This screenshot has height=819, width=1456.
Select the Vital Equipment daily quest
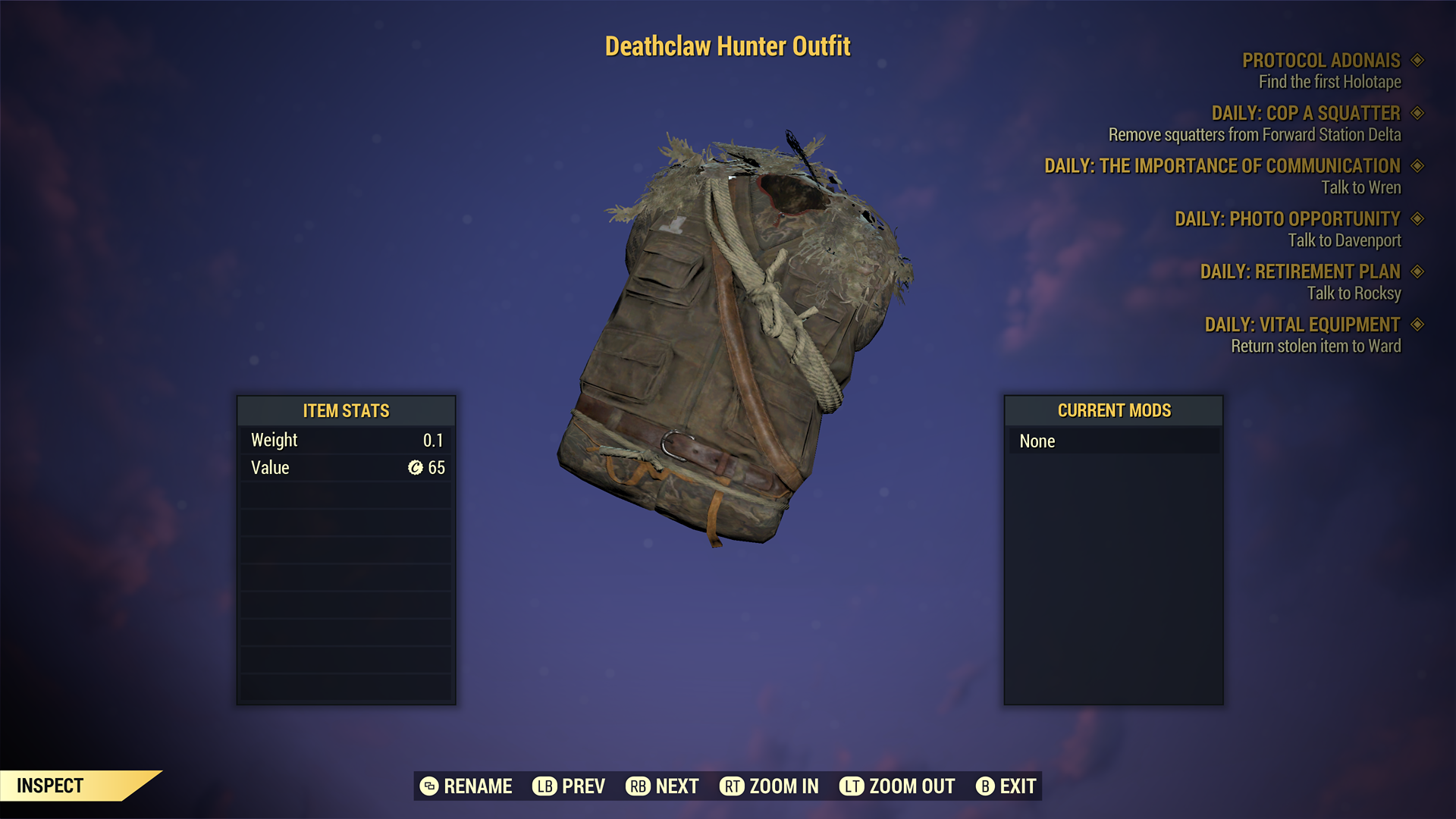pyautogui.click(x=1302, y=325)
